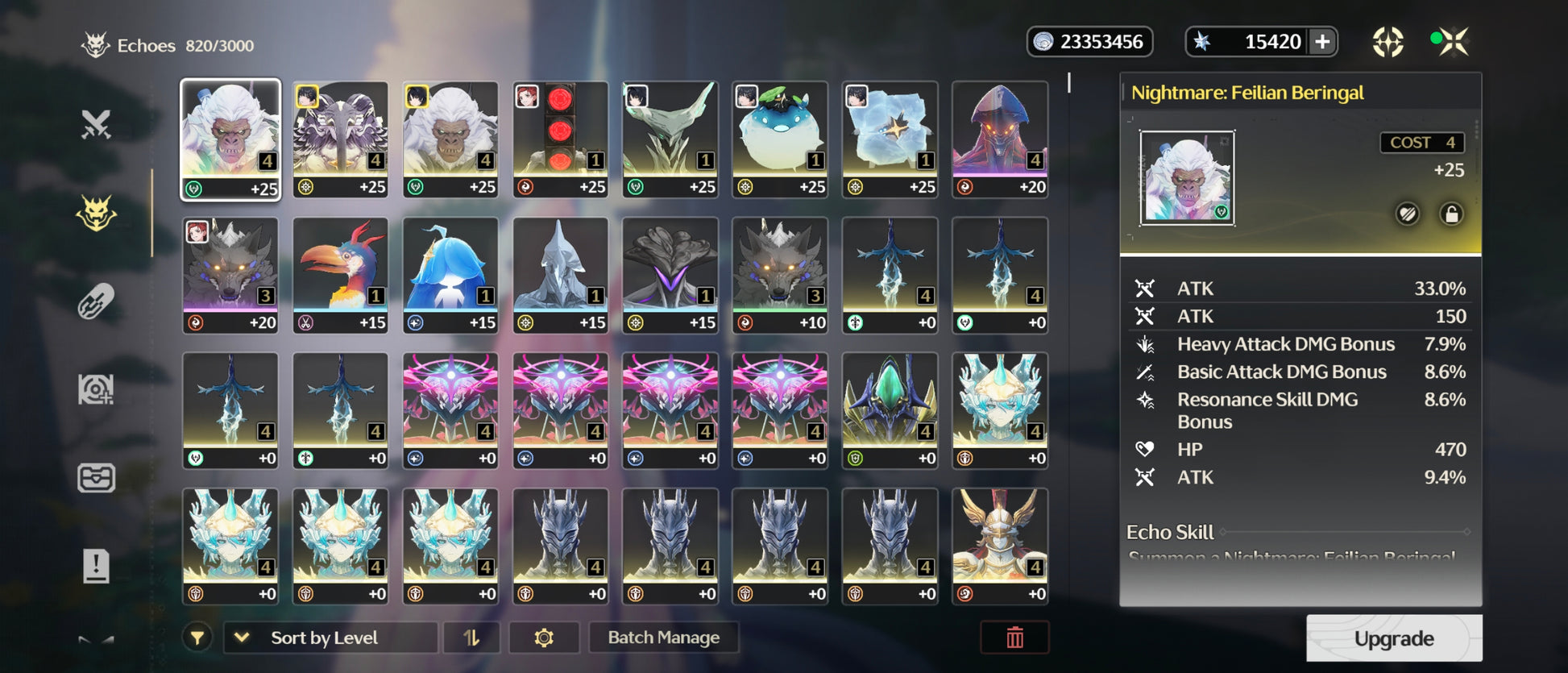Select the blue pufferfish echo
The width and height of the screenshot is (1568, 673).
point(780,139)
